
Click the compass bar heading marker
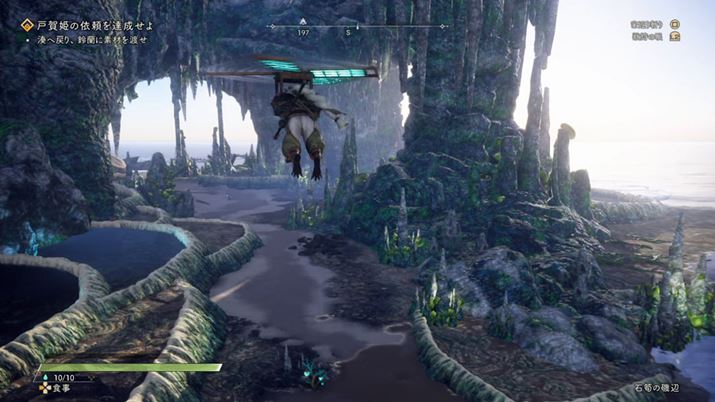pos(357,27)
